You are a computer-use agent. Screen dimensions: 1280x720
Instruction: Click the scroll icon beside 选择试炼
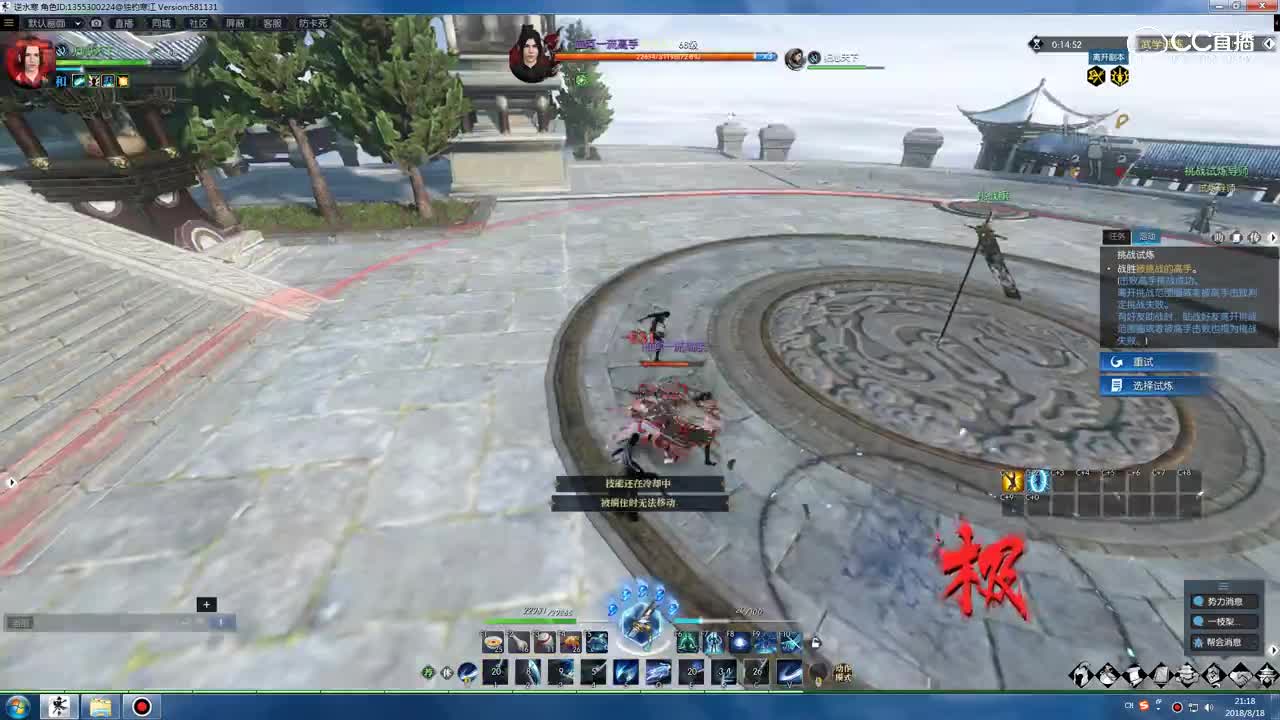pyautogui.click(x=1117, y=385)
